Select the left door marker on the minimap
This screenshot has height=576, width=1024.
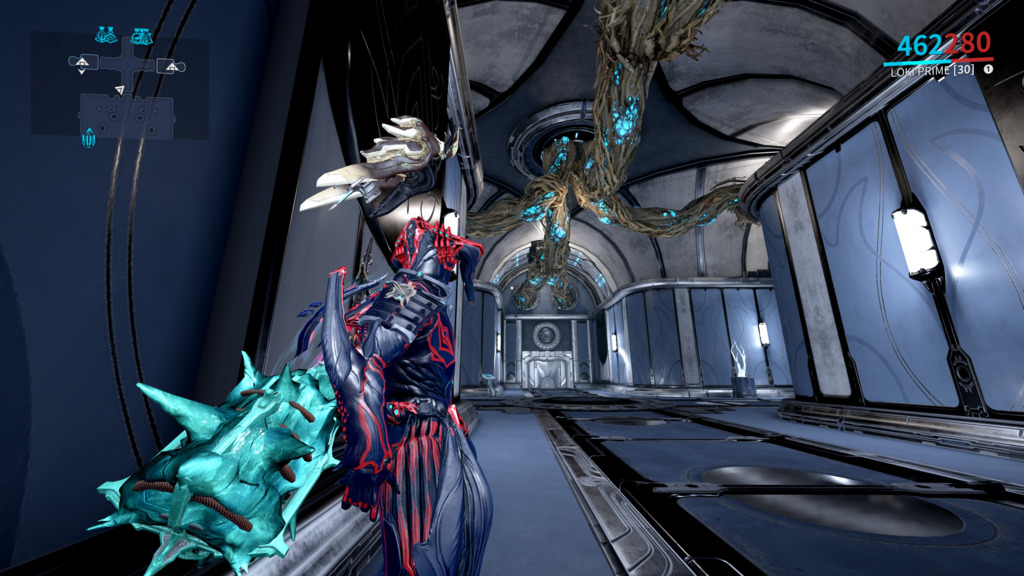click(x=81, y=62)
